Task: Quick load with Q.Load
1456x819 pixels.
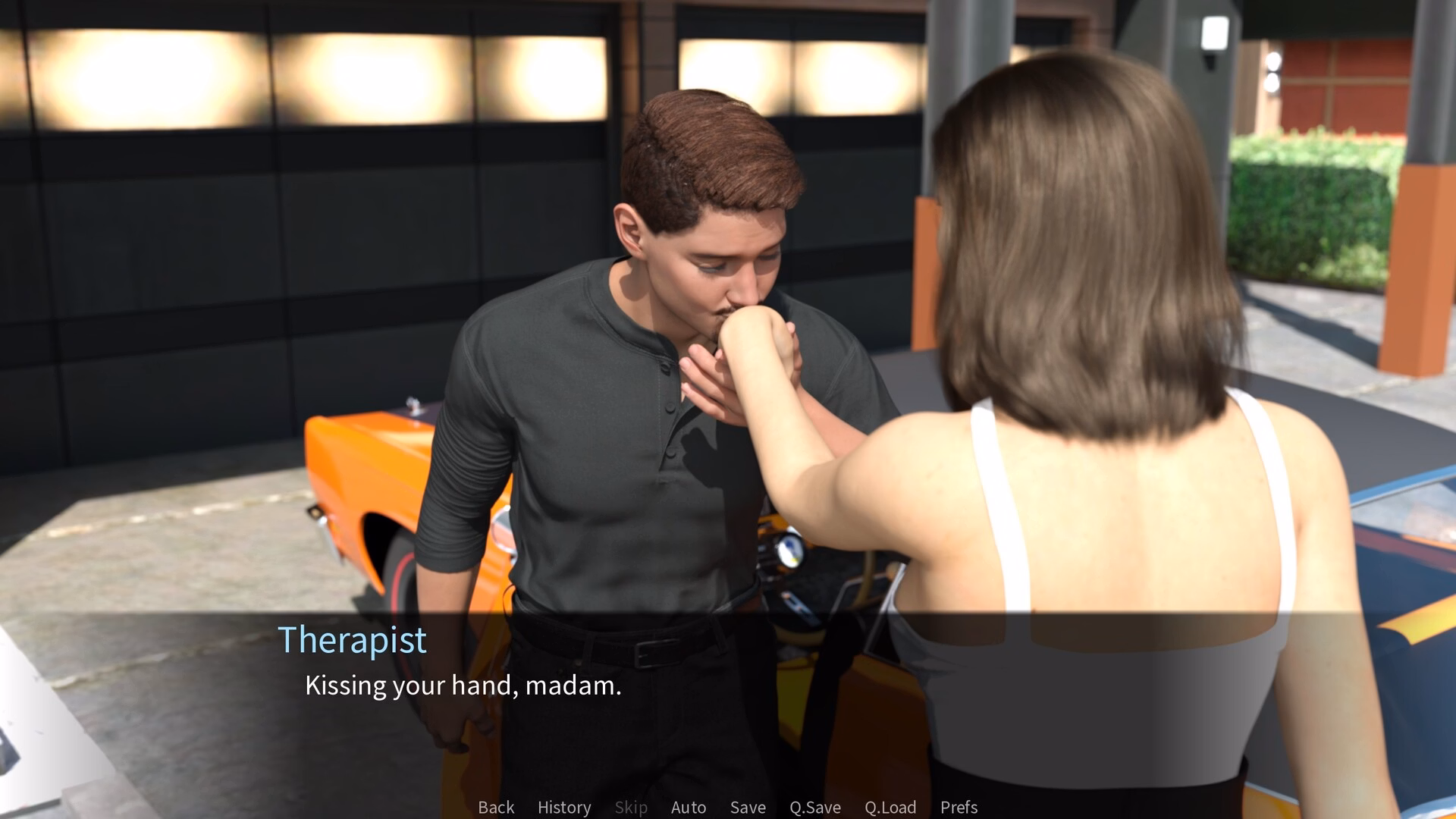Action: (890, 808)
